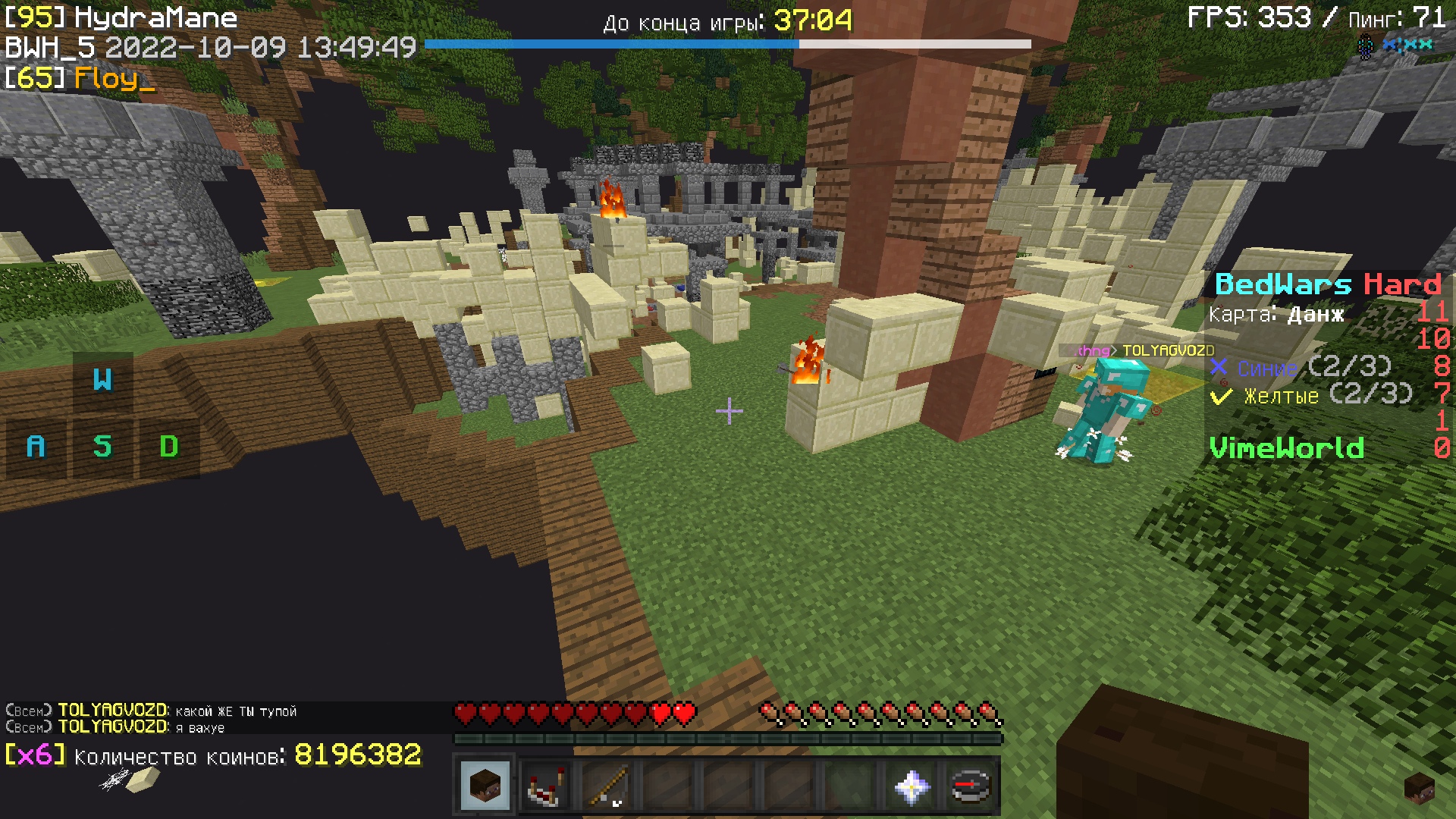The width and height of the screenshot is (1456, 819).
Task: Click the yellow team checkmark on scoreboard
Action: (x=1221, y=394)
